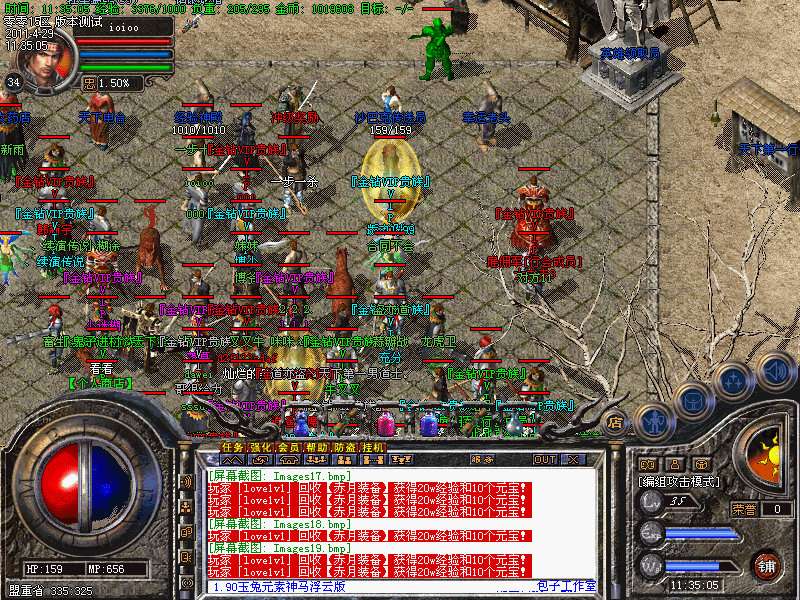Open the 会员 membership tab

(288, 447)
